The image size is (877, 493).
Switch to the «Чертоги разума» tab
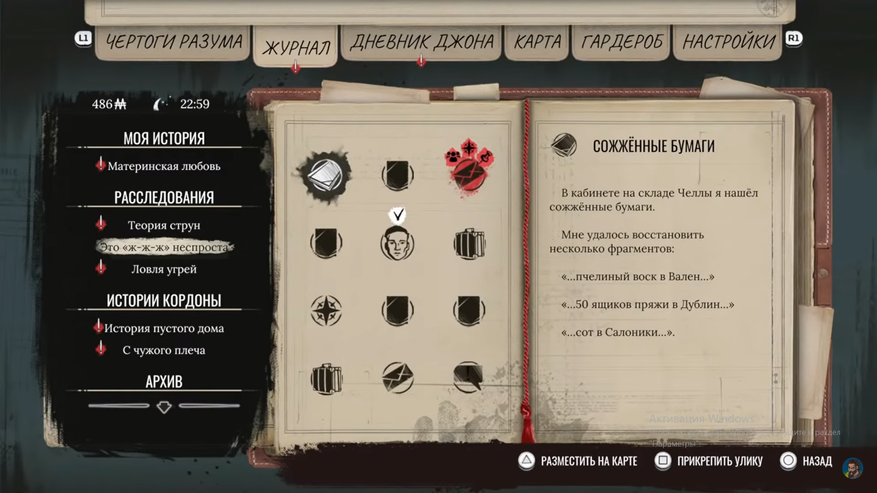click(x=174, y=41)
